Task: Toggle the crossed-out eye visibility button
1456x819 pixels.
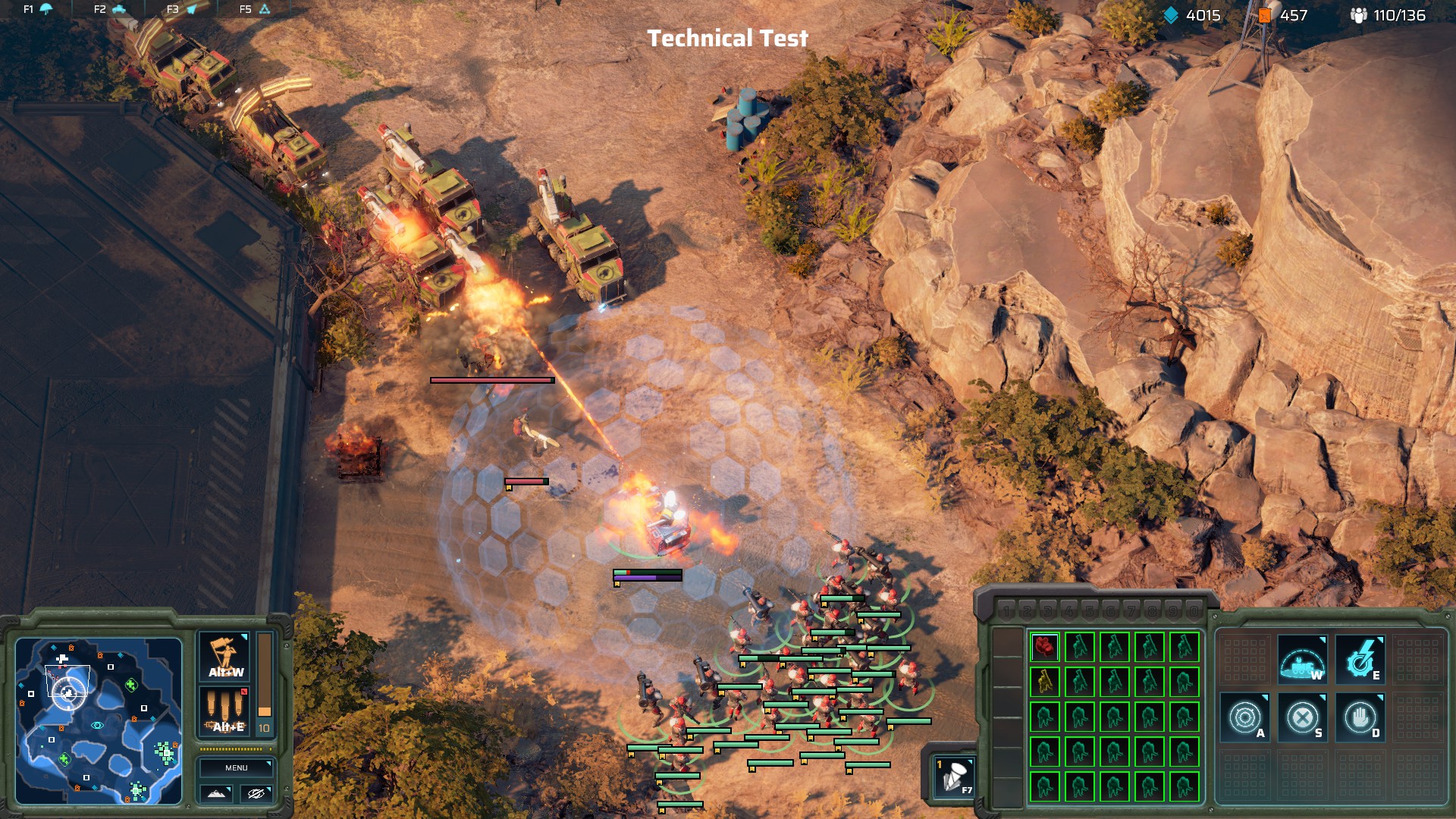Action: click(256, 793)
